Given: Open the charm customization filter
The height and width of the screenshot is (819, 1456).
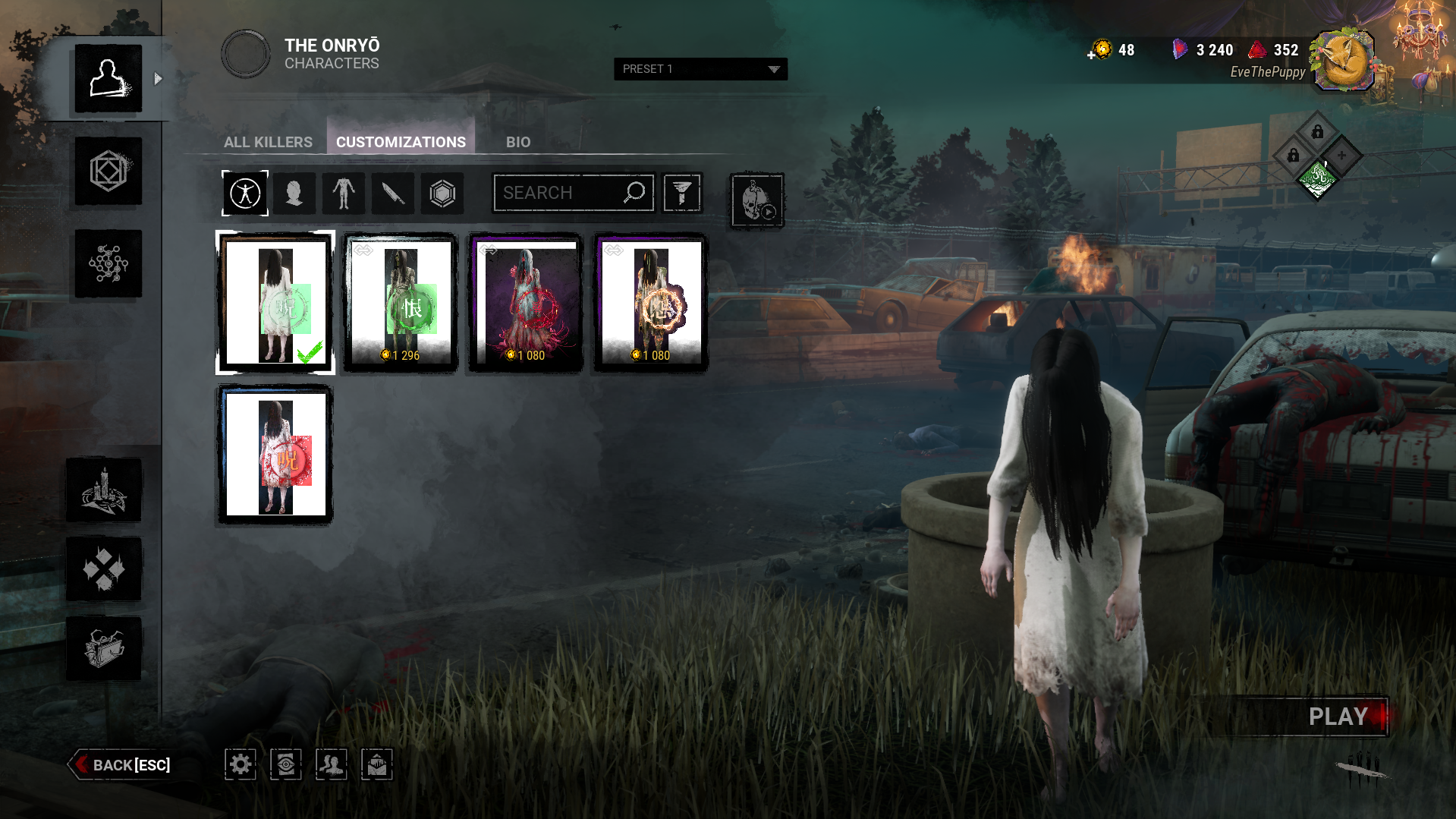Looking at the screenshot, I should point(442,194).
